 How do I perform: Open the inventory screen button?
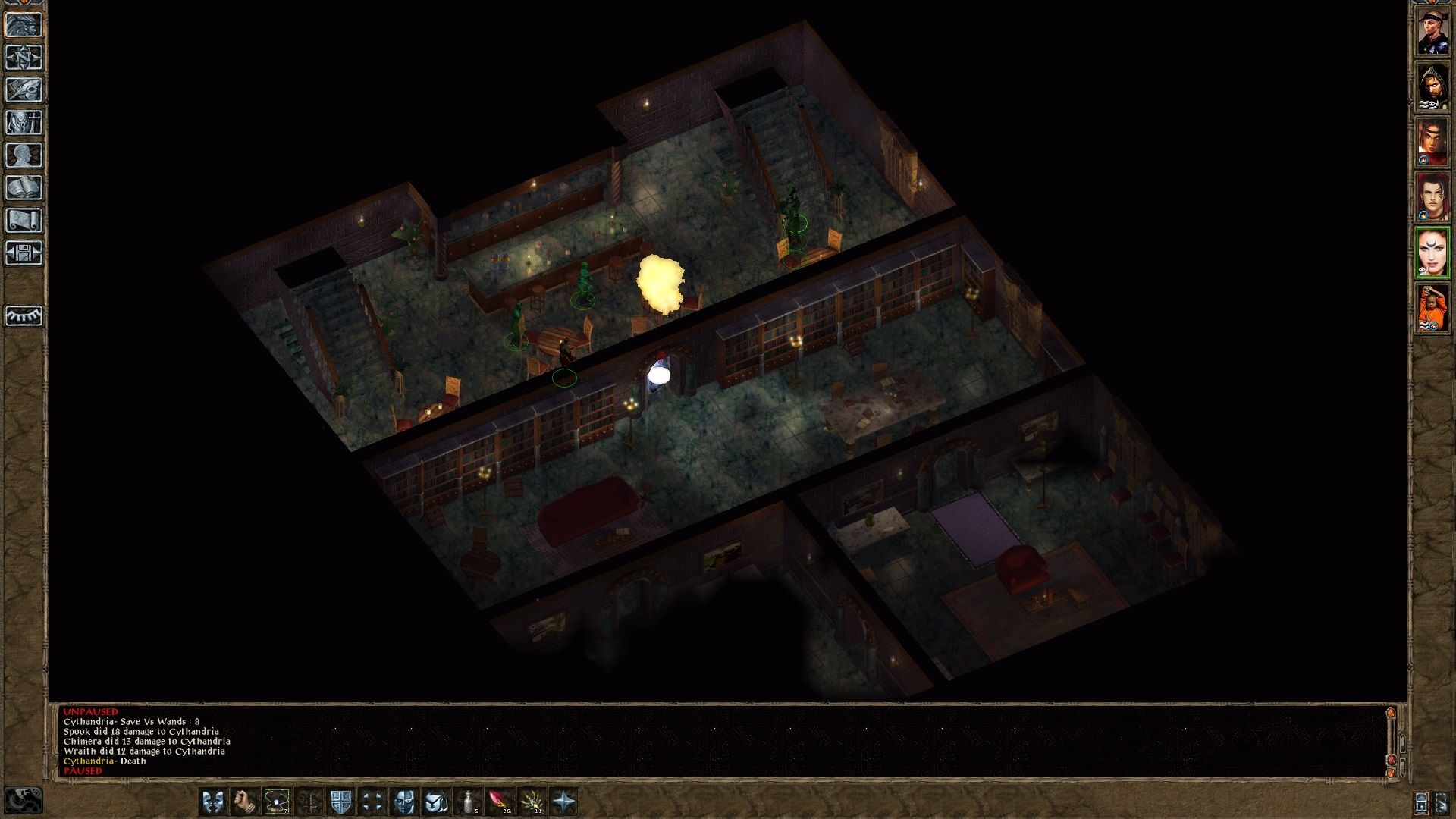point(24,123)
